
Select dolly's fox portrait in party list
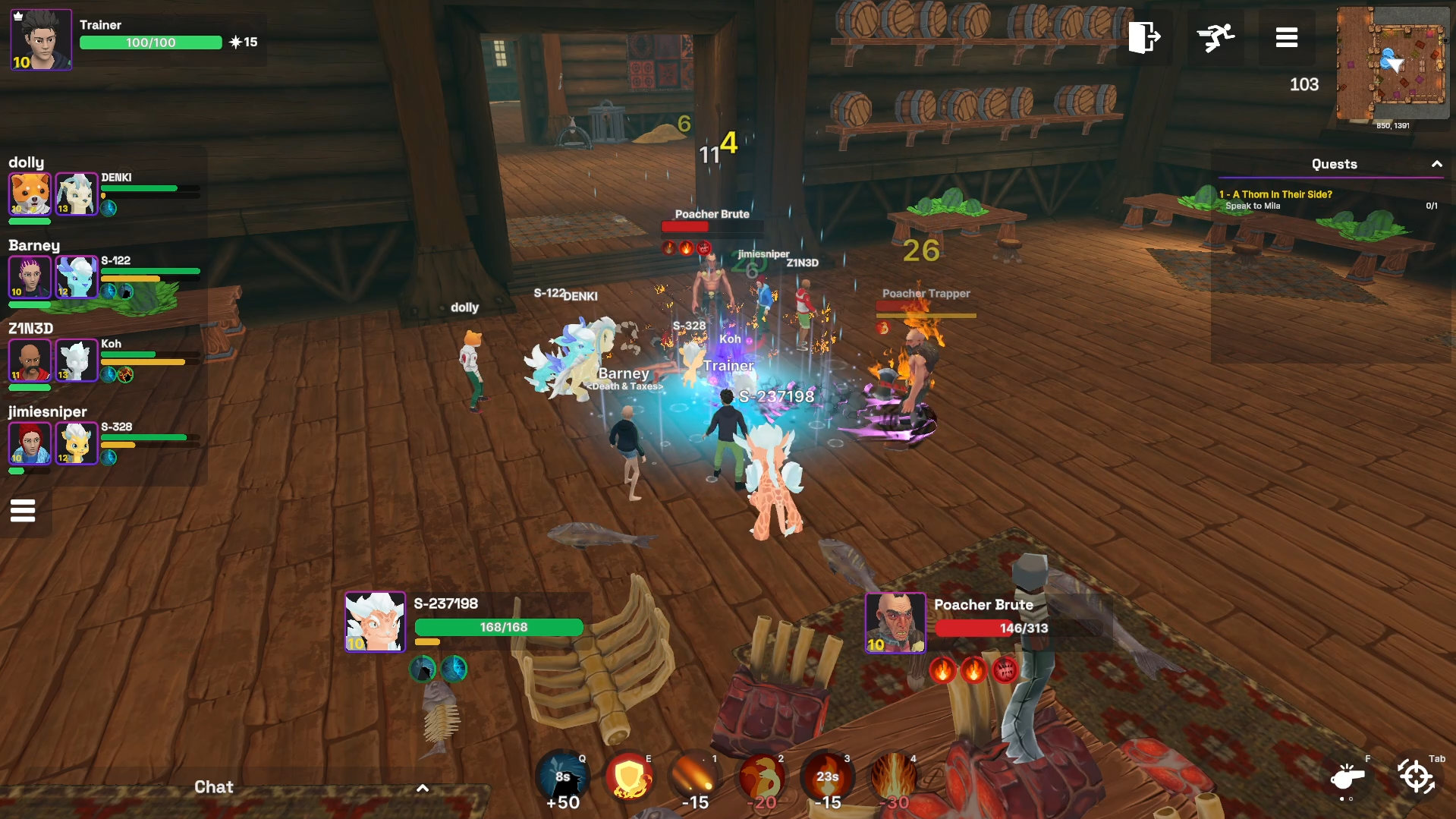pyautogui.click(x=30, y=193)
